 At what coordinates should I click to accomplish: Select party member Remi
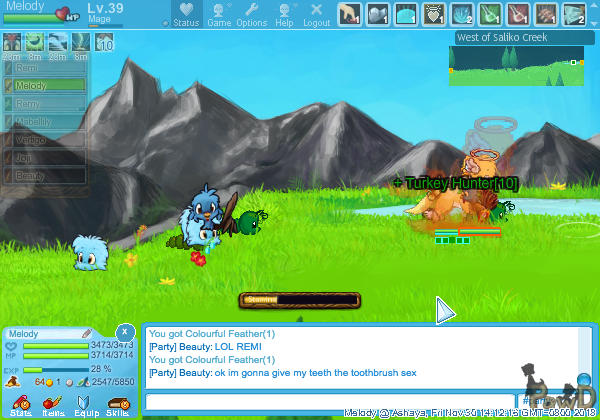pos(48,68)
